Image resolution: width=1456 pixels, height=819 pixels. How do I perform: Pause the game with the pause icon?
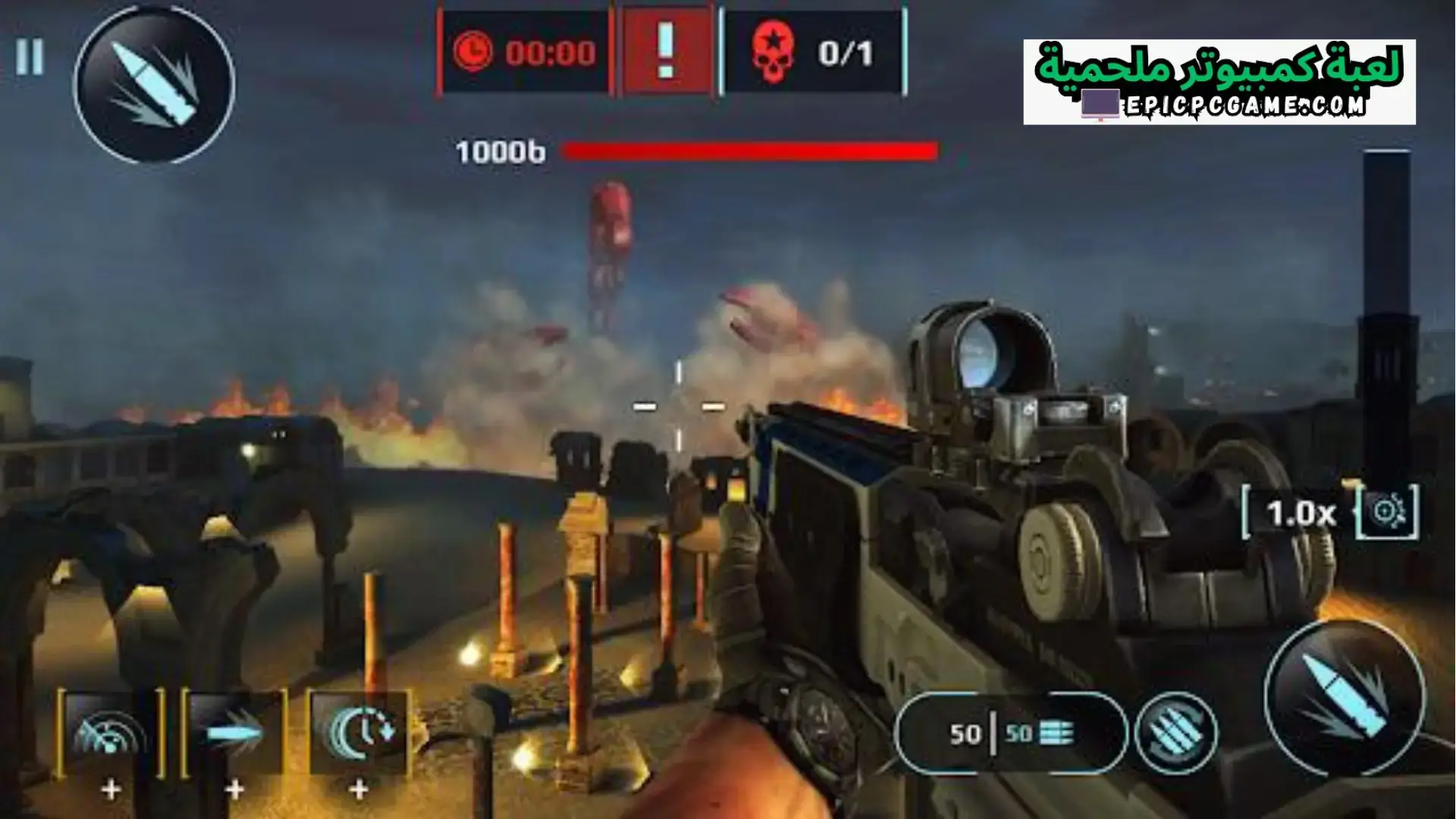29,57
